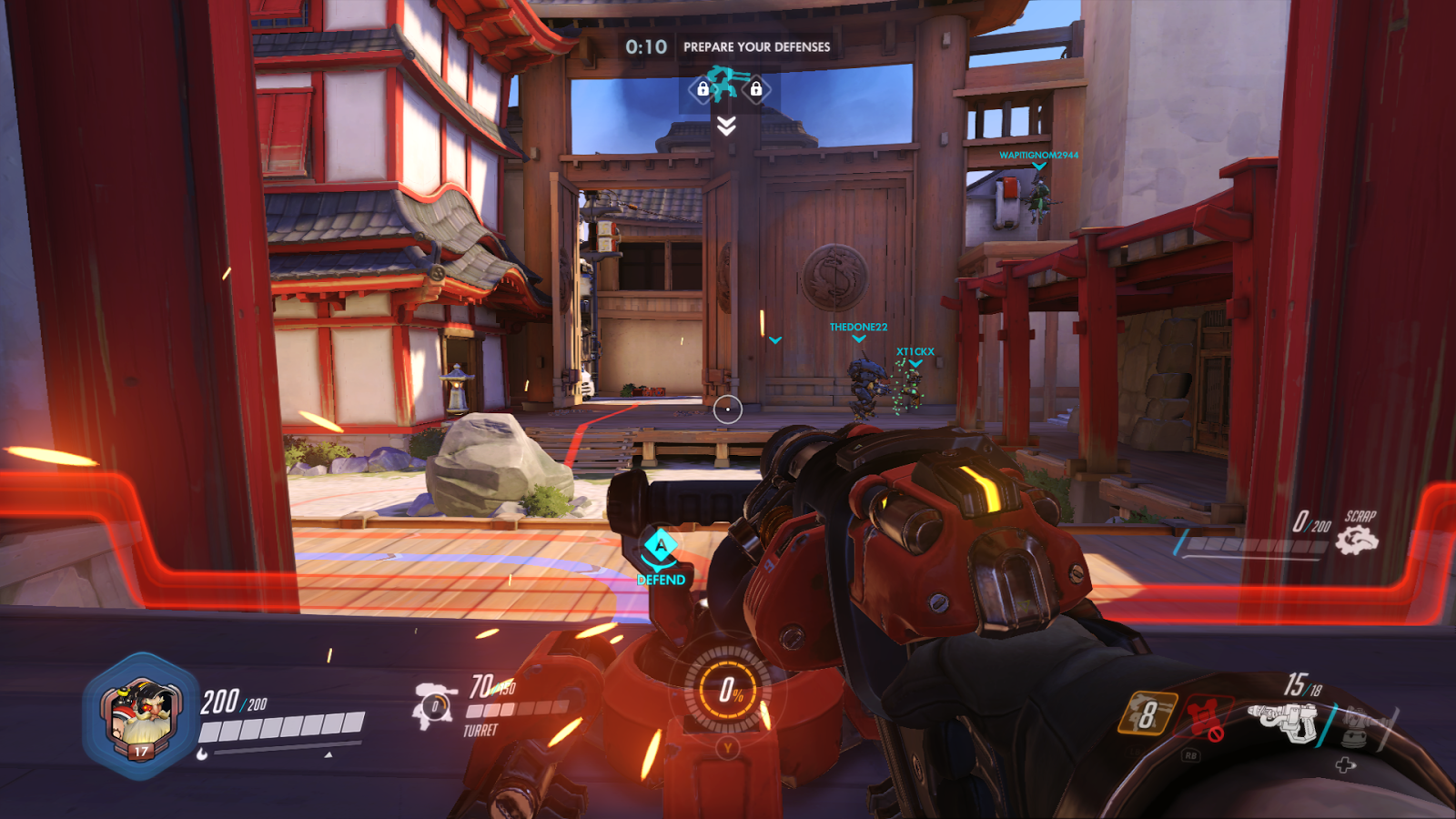Select the turret status icon
This screenshot has height=819, width=1456.
(434, 705)
